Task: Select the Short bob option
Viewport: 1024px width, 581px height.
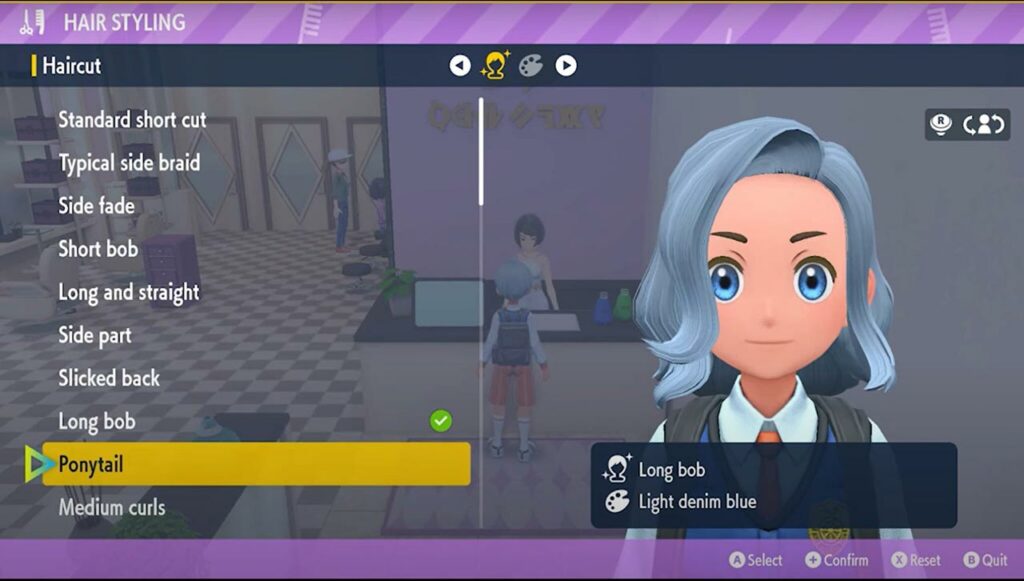Action: pos(98,249)
